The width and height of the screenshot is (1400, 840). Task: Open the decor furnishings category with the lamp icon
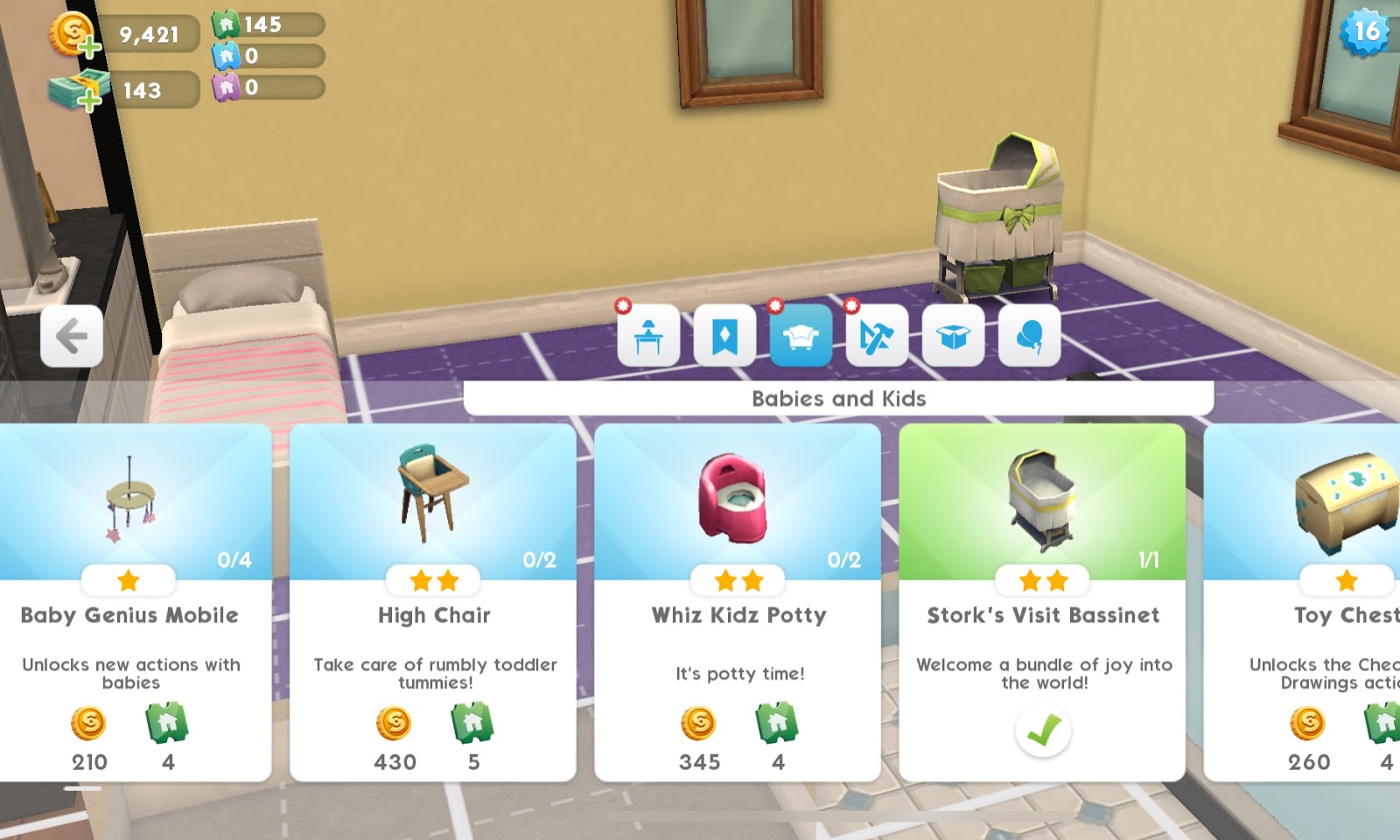[647, 337]
